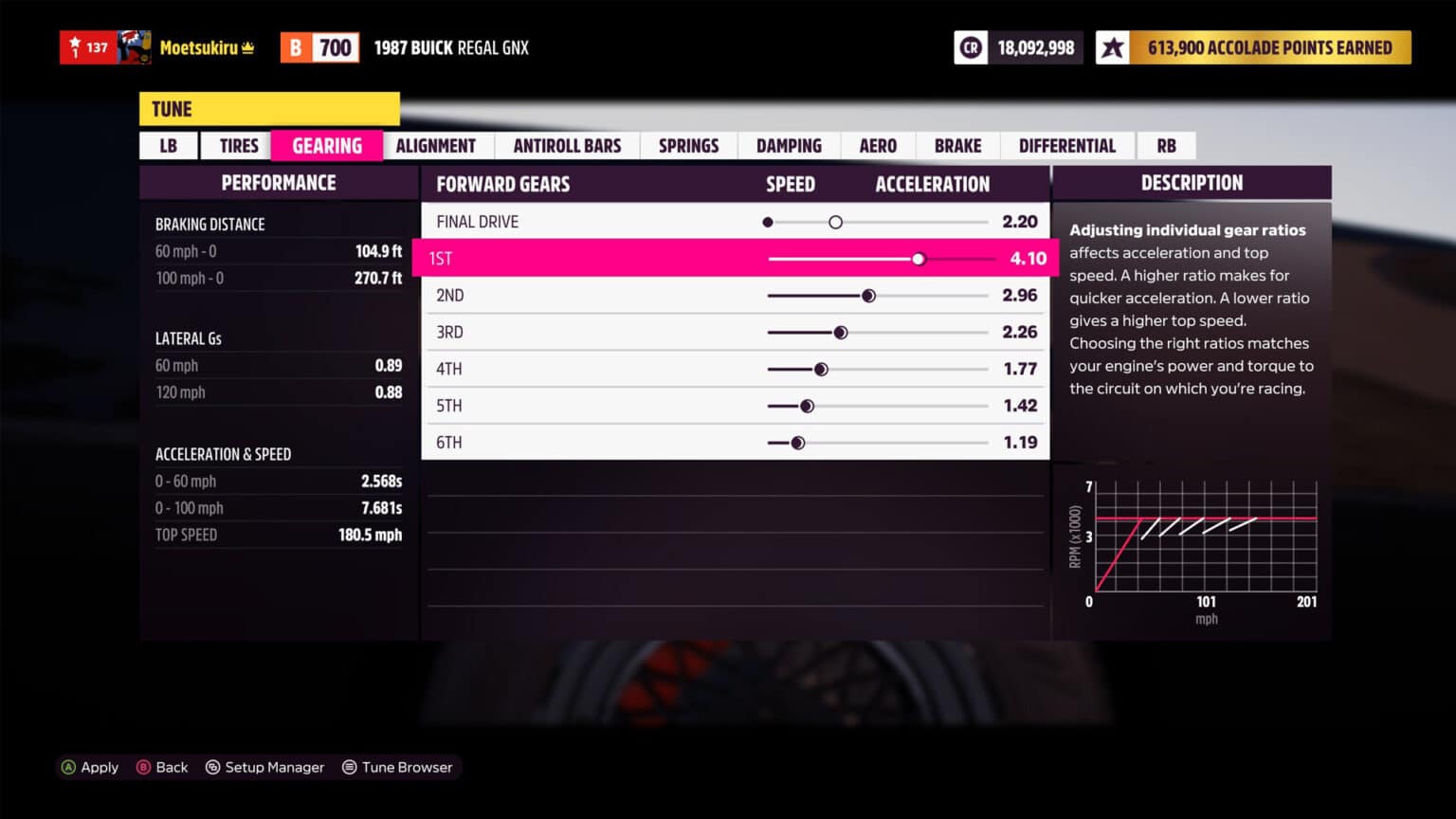Click the CR credits icon

pyautogui.click(x=971, y=46)
